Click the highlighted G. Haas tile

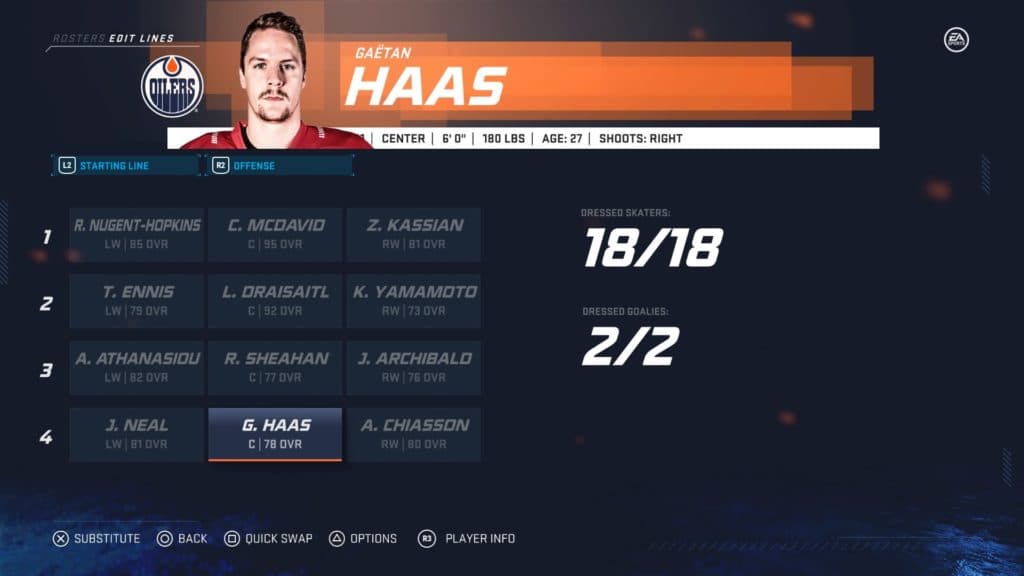(x=275, y=434)
